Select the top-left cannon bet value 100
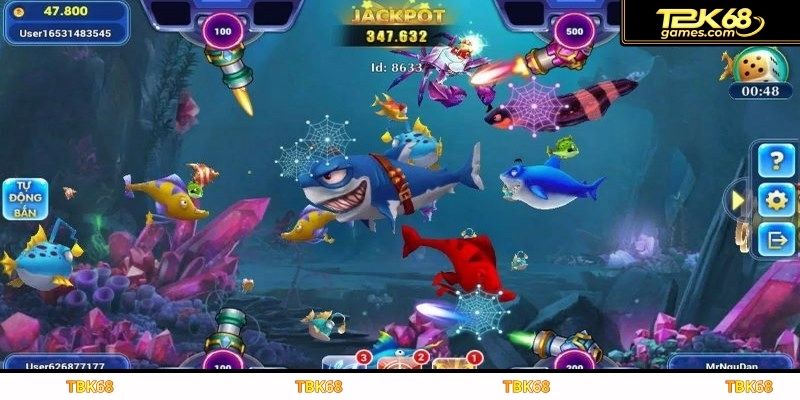Screen dimensions: 800x400 click(x=222, y=31)
